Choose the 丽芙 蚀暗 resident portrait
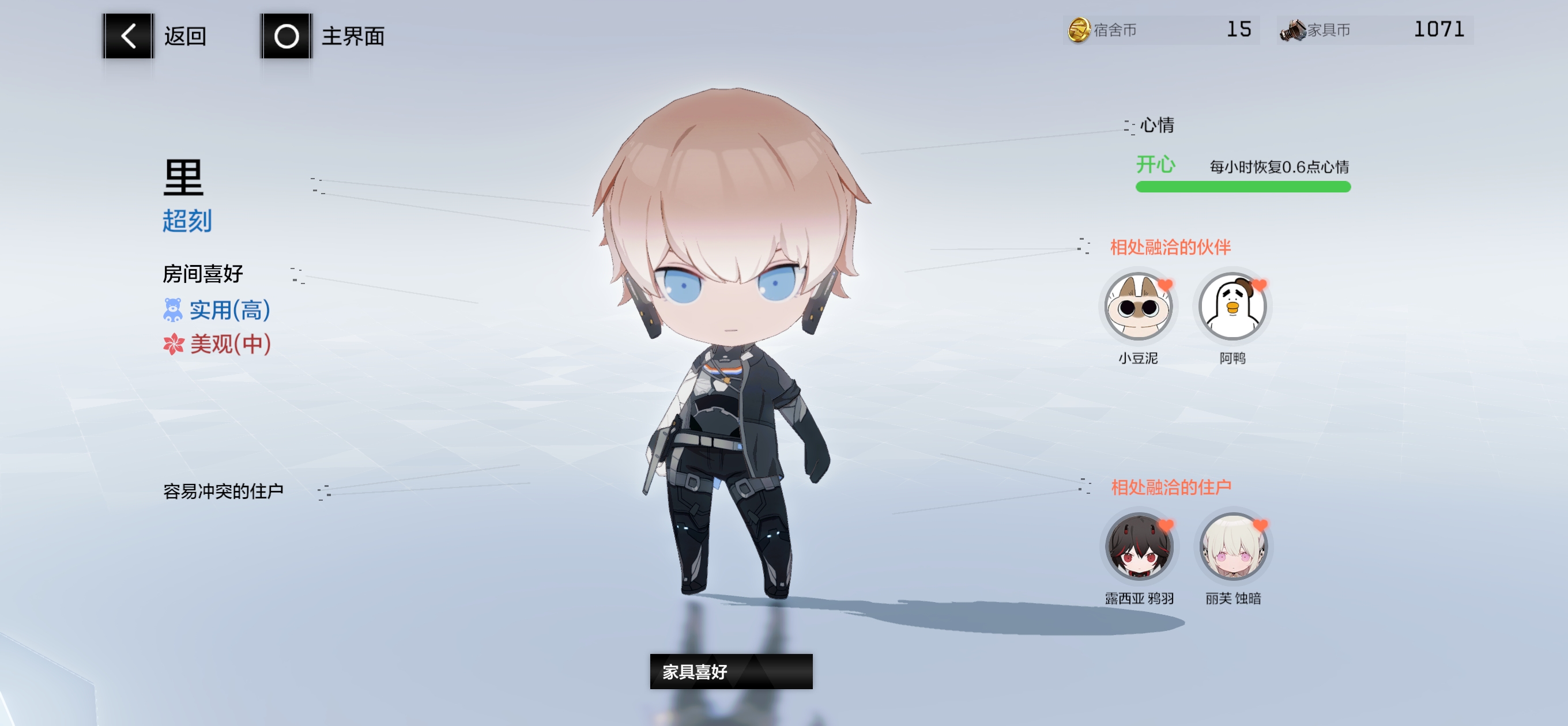This screenshot has width=1568, height=726. [1232, 546]
